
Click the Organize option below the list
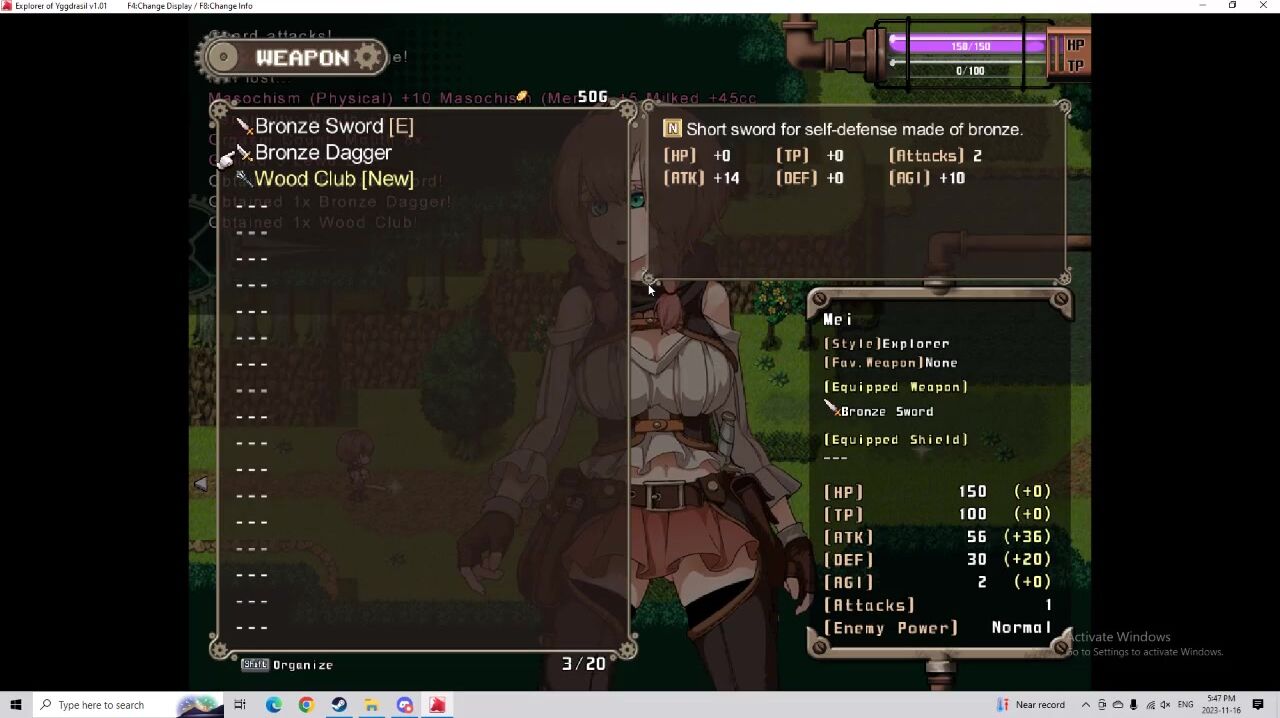(288, 665)
